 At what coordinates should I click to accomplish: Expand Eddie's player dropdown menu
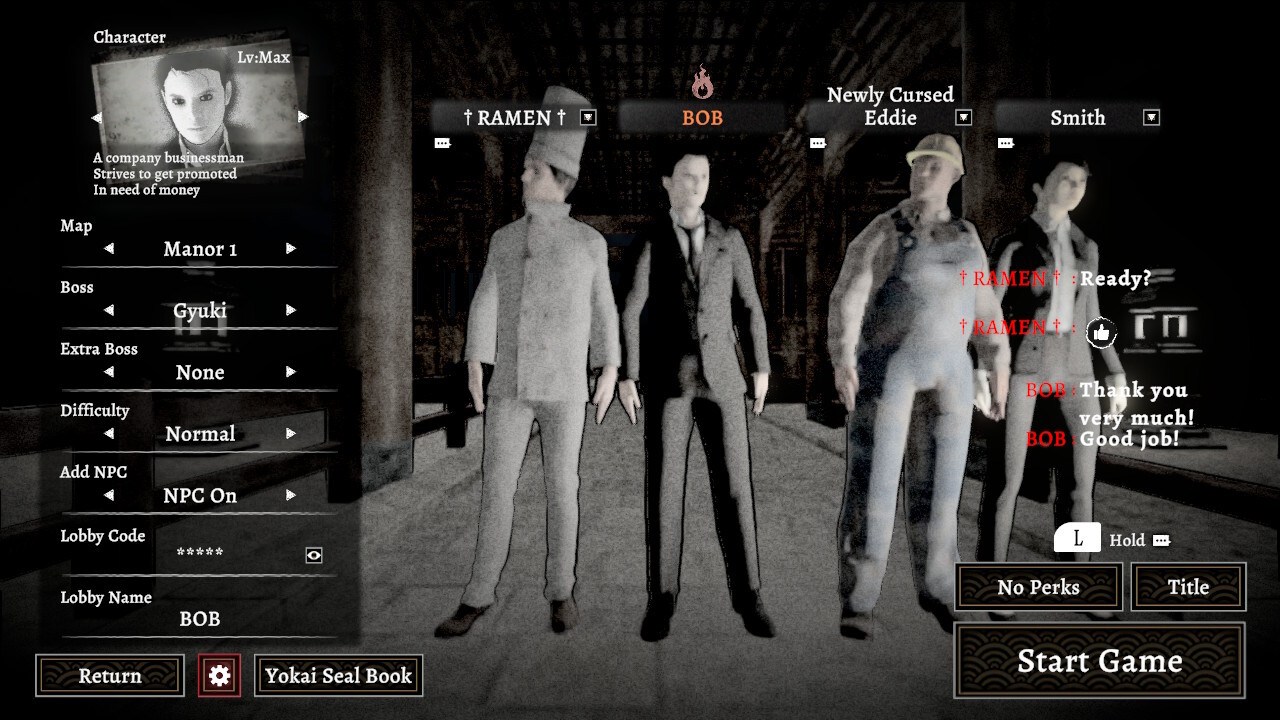point(963,117)
